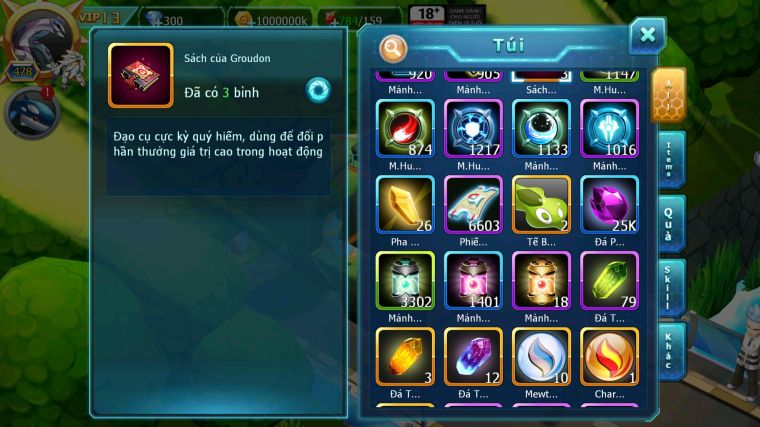Select the Char... fire stone item
Screen dimensions: 760x427
click(609, 357)
